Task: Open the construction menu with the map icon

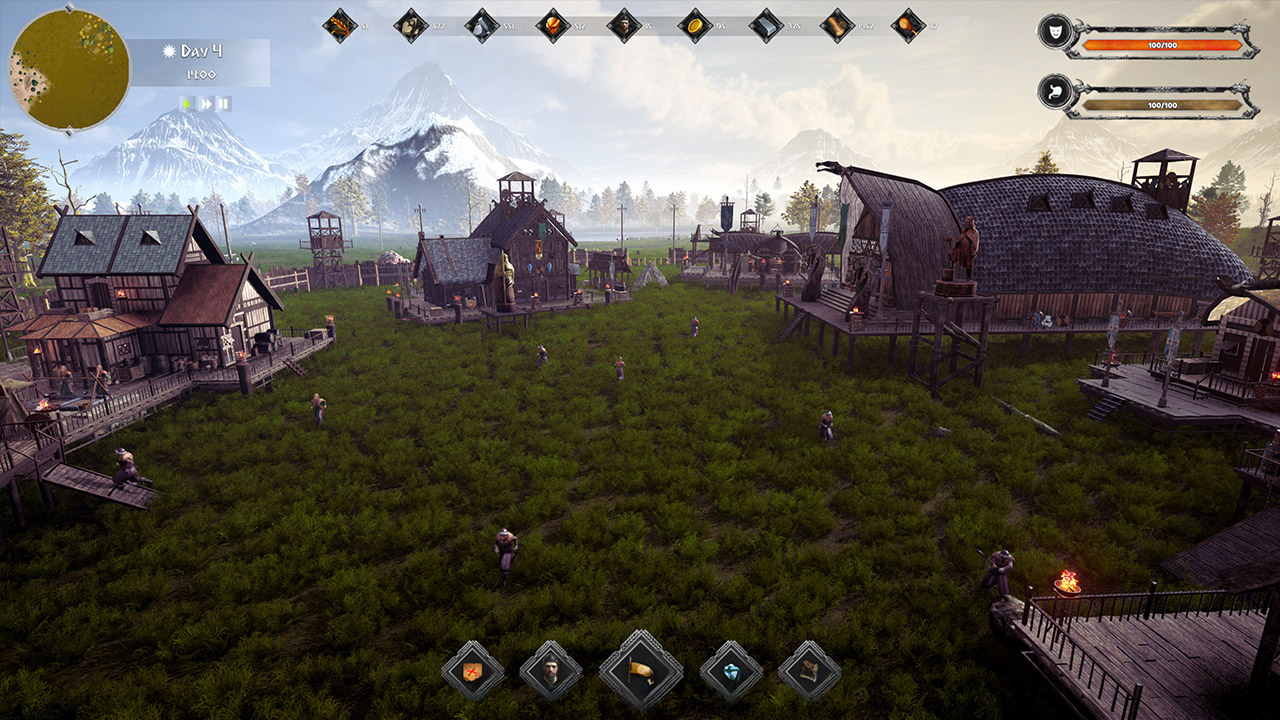Action: tap(471, 670)
